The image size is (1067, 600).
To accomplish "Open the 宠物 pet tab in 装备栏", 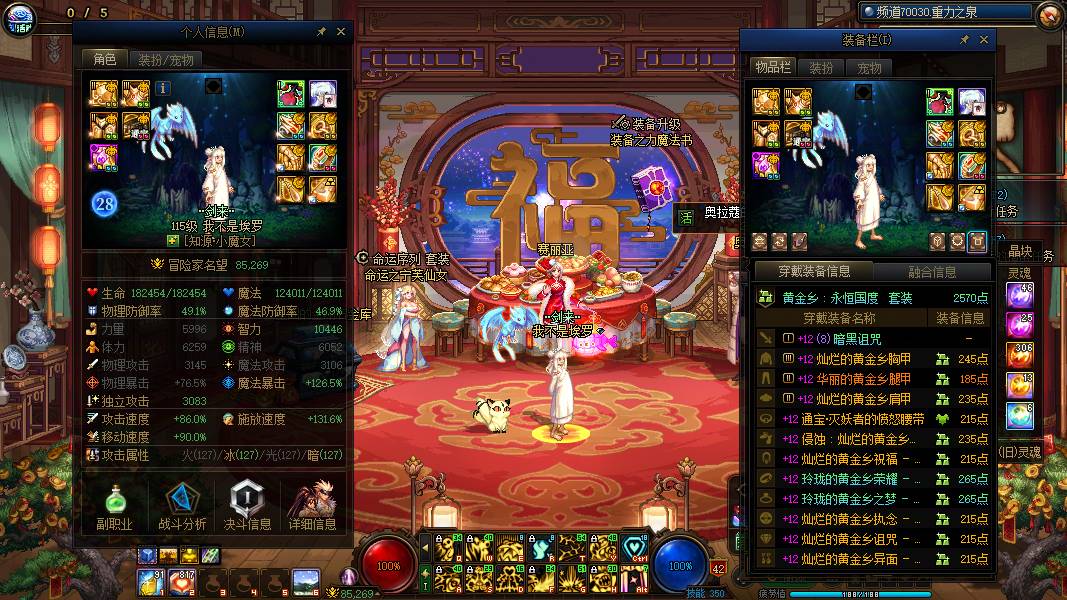I will (x=869, y=68).
